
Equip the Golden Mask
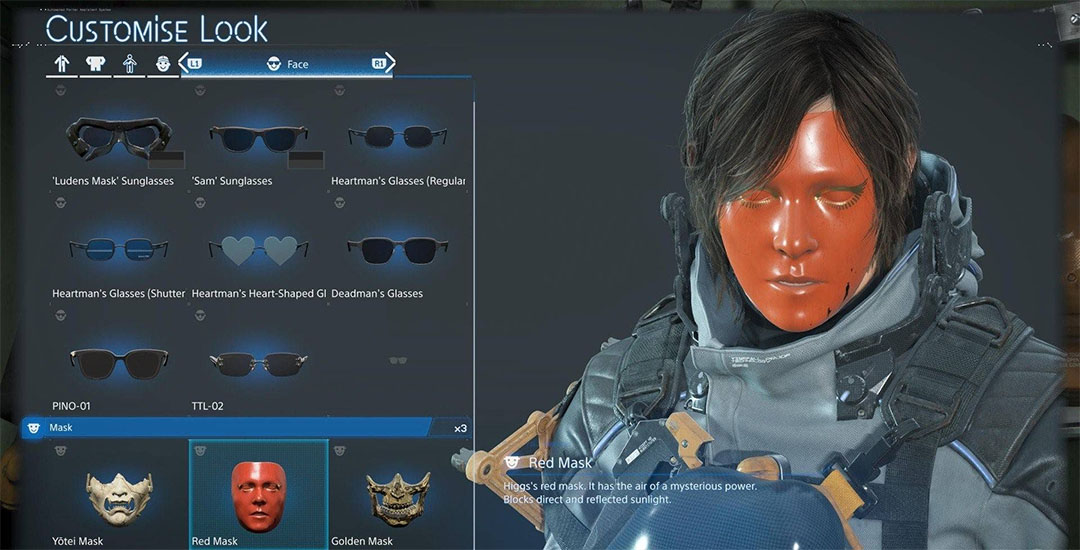pos(397,495)
